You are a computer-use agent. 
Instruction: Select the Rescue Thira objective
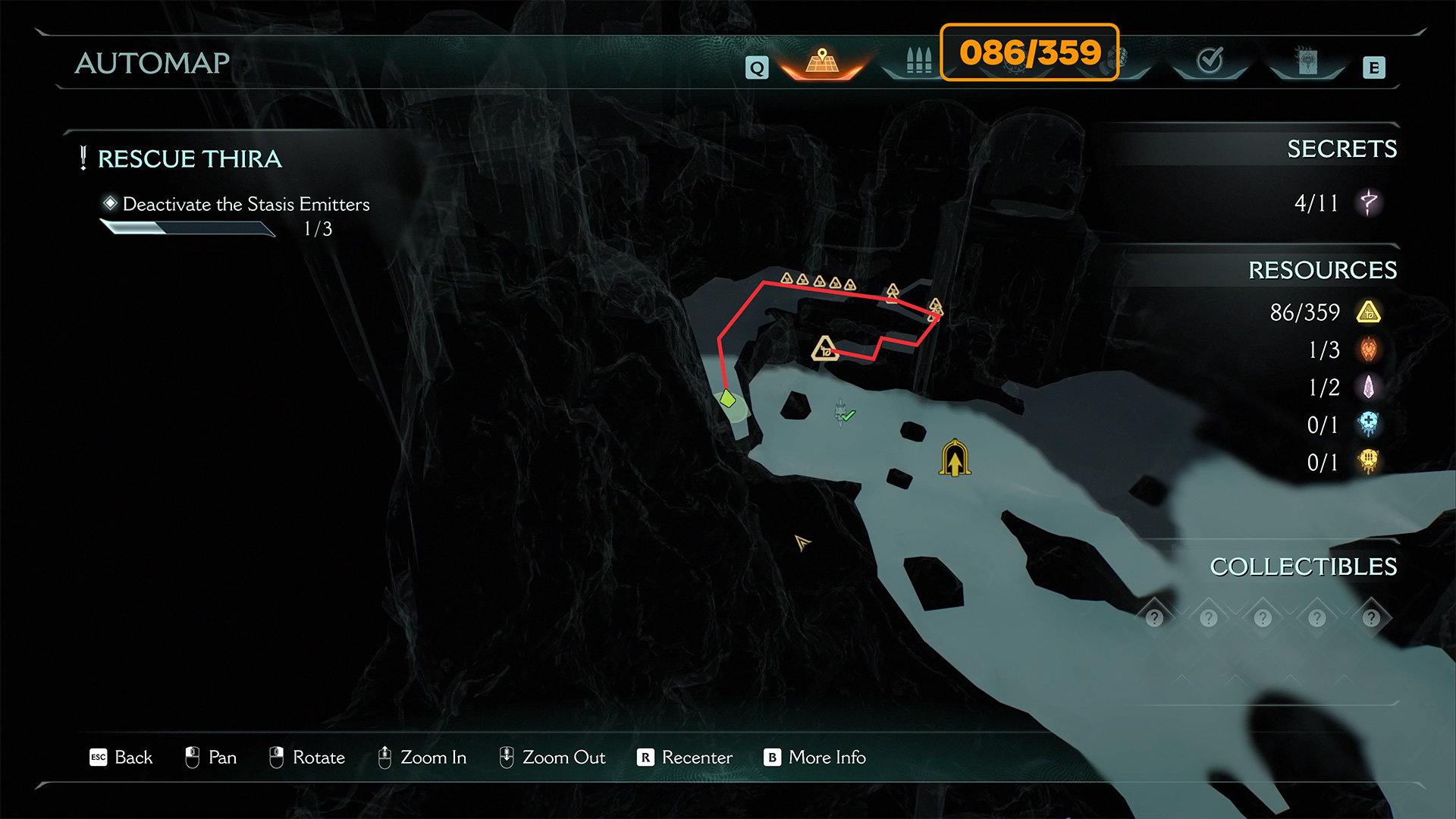[190, 159]
